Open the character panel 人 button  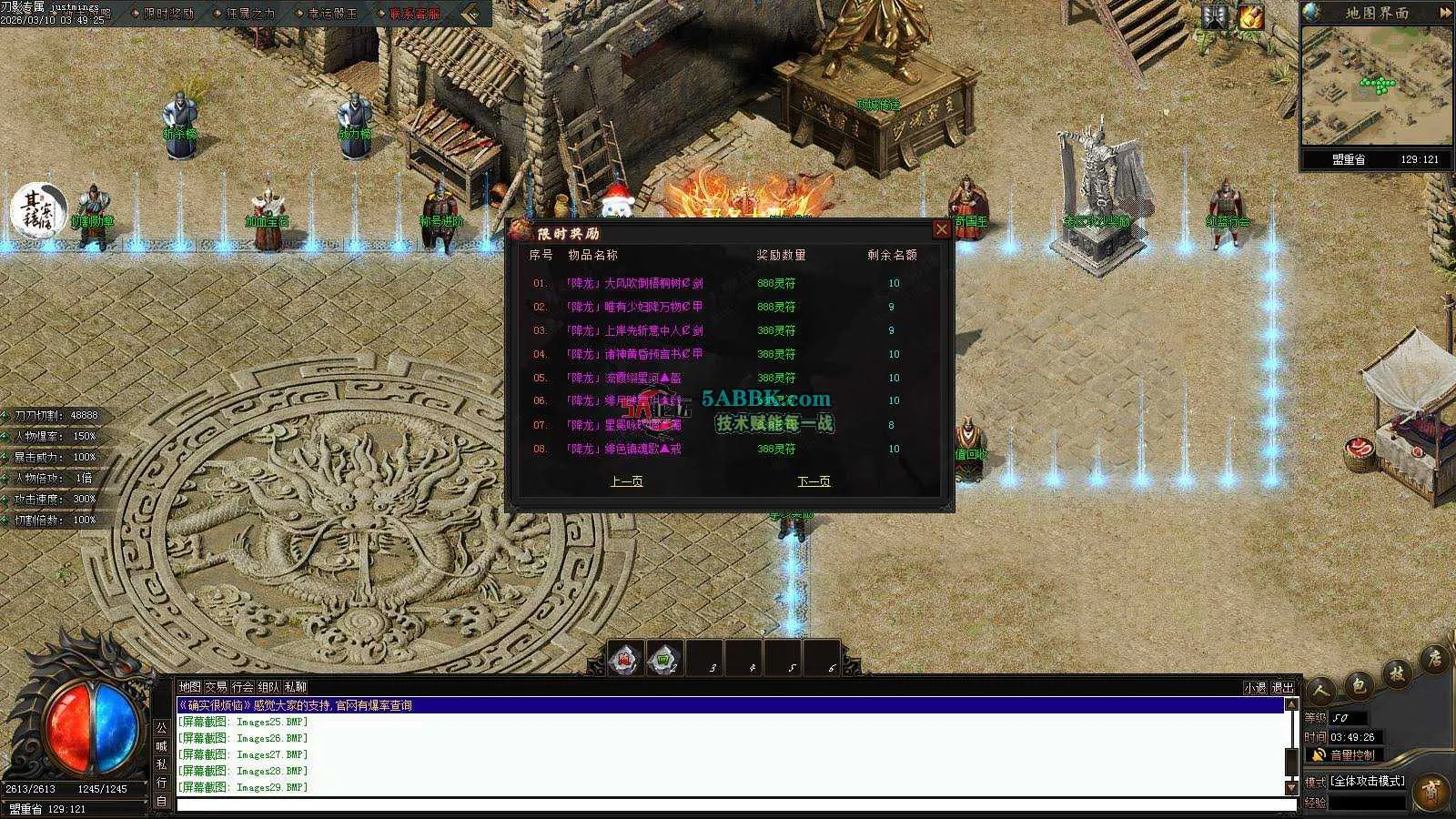click(1322, 690)
